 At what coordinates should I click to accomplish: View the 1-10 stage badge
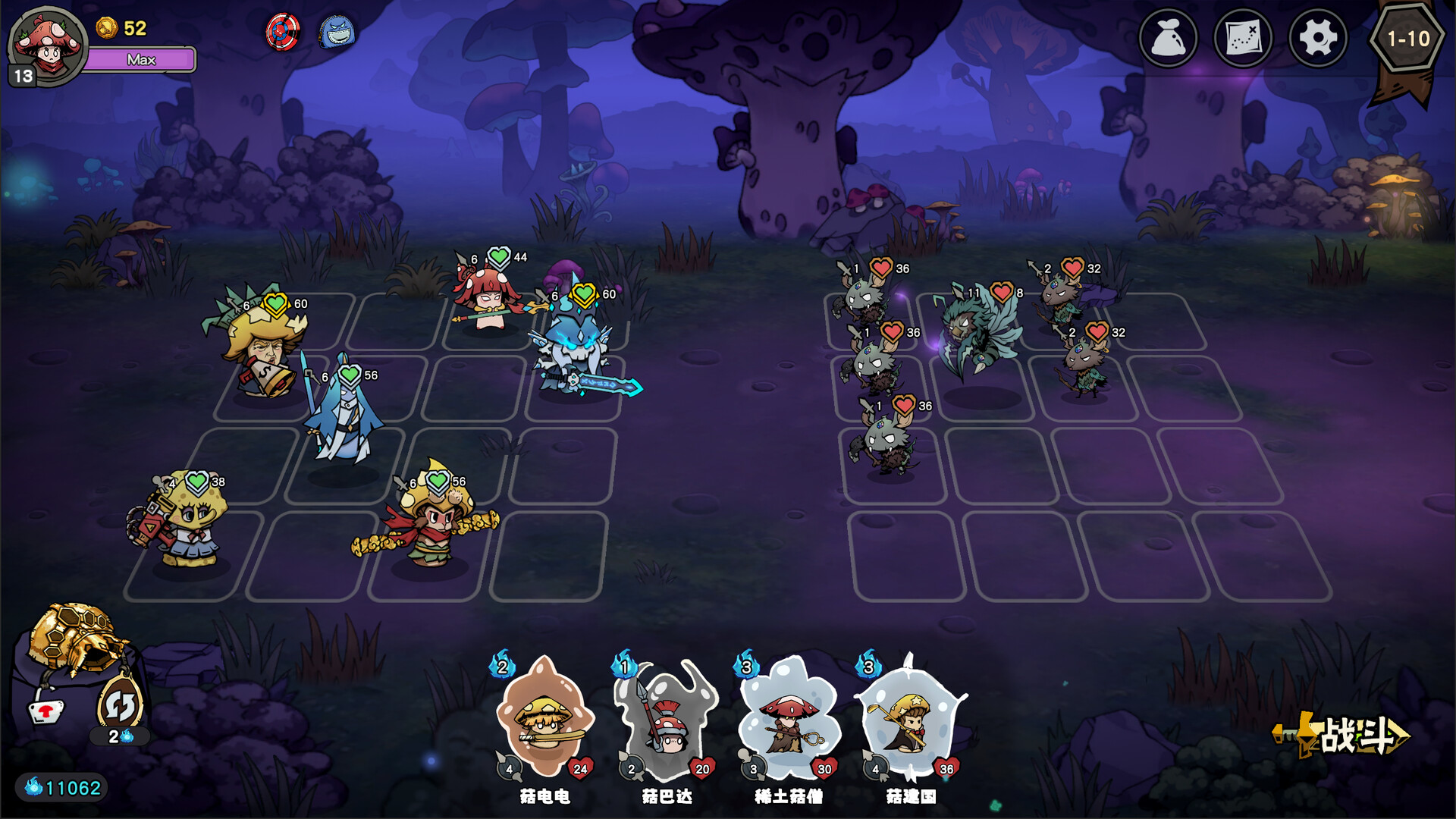pyautogui.click(x=1407, y=39)
